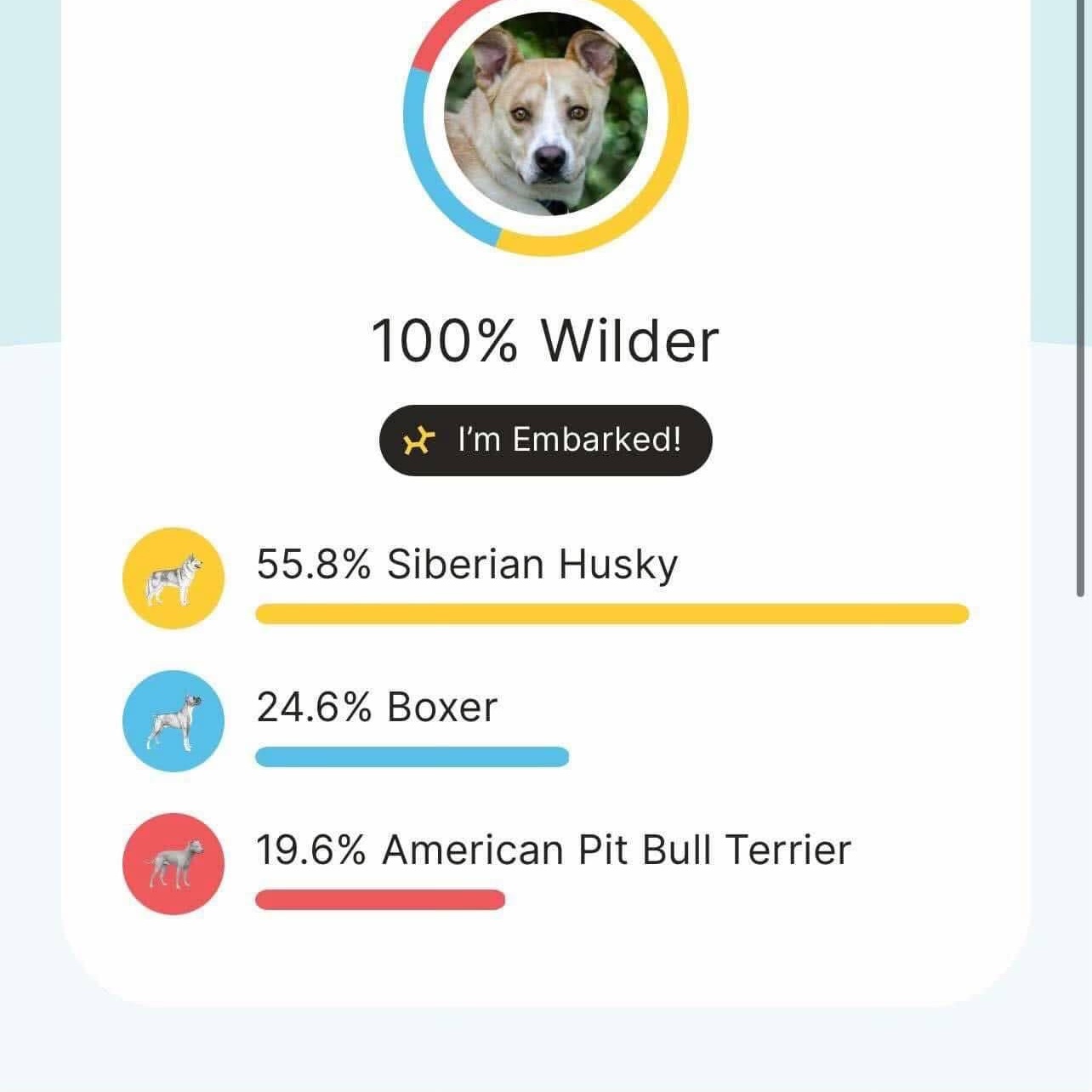
Task: Click the yellow Siberian Husky progress bar
Action: (612, 611)
